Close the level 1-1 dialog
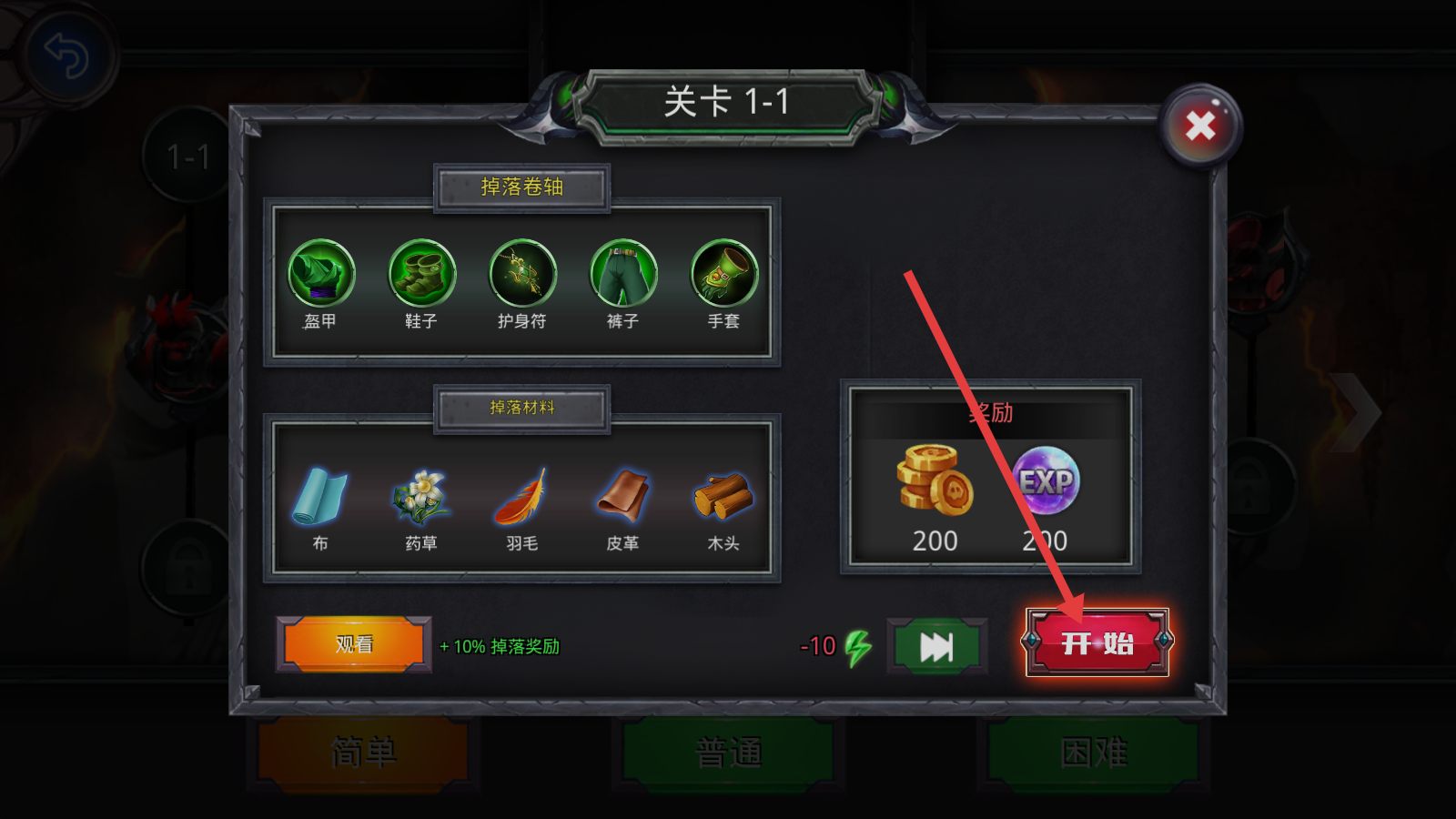1456x819 pixels. tap(1200, 126)
